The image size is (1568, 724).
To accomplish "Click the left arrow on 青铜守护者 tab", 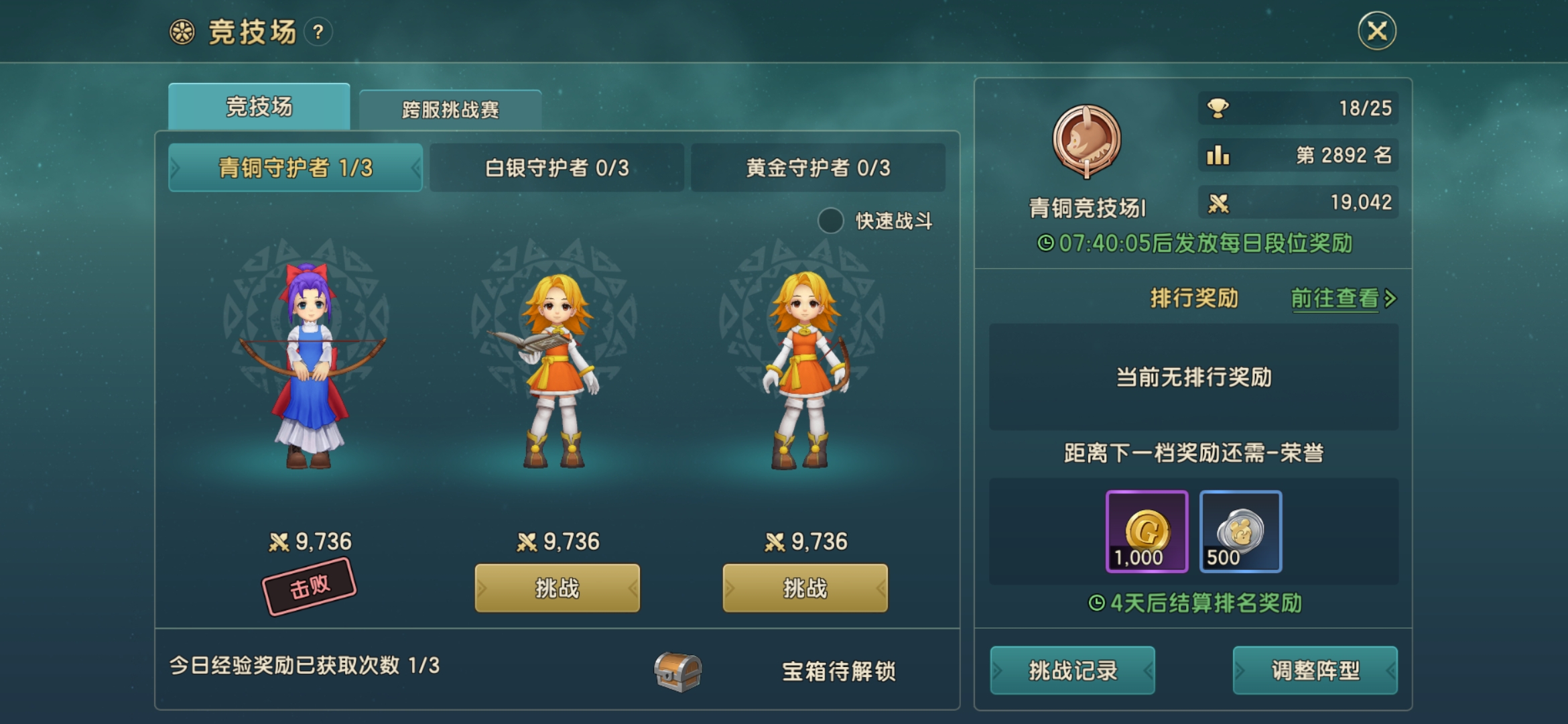I will (x=175, y=168).
